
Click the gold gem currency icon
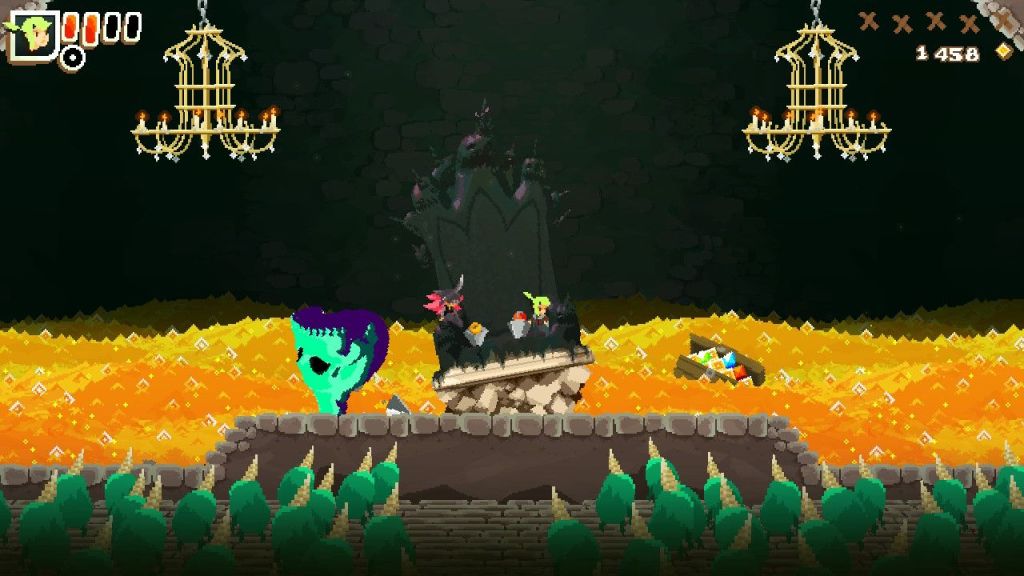tap(1003, 52)
